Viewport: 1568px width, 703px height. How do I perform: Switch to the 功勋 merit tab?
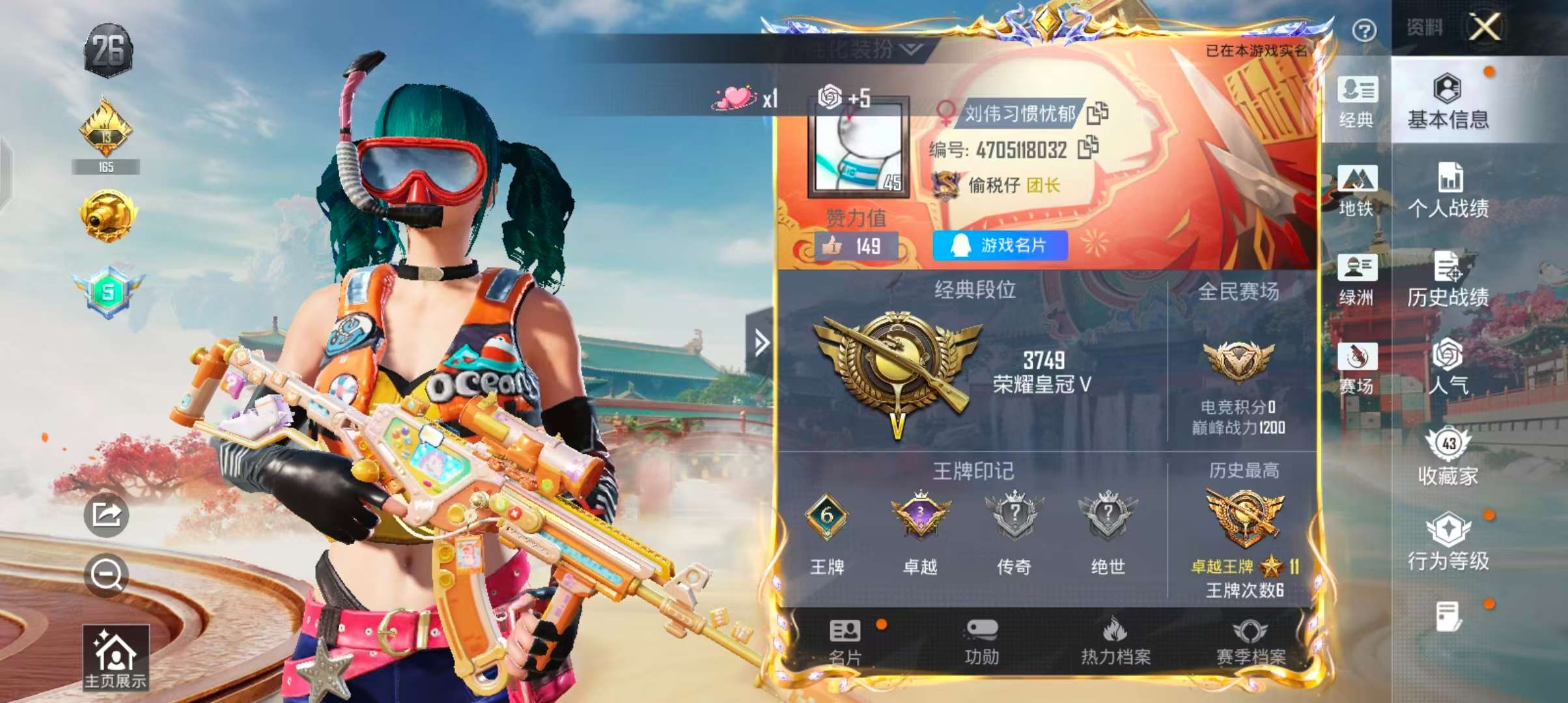pos(981,642)
